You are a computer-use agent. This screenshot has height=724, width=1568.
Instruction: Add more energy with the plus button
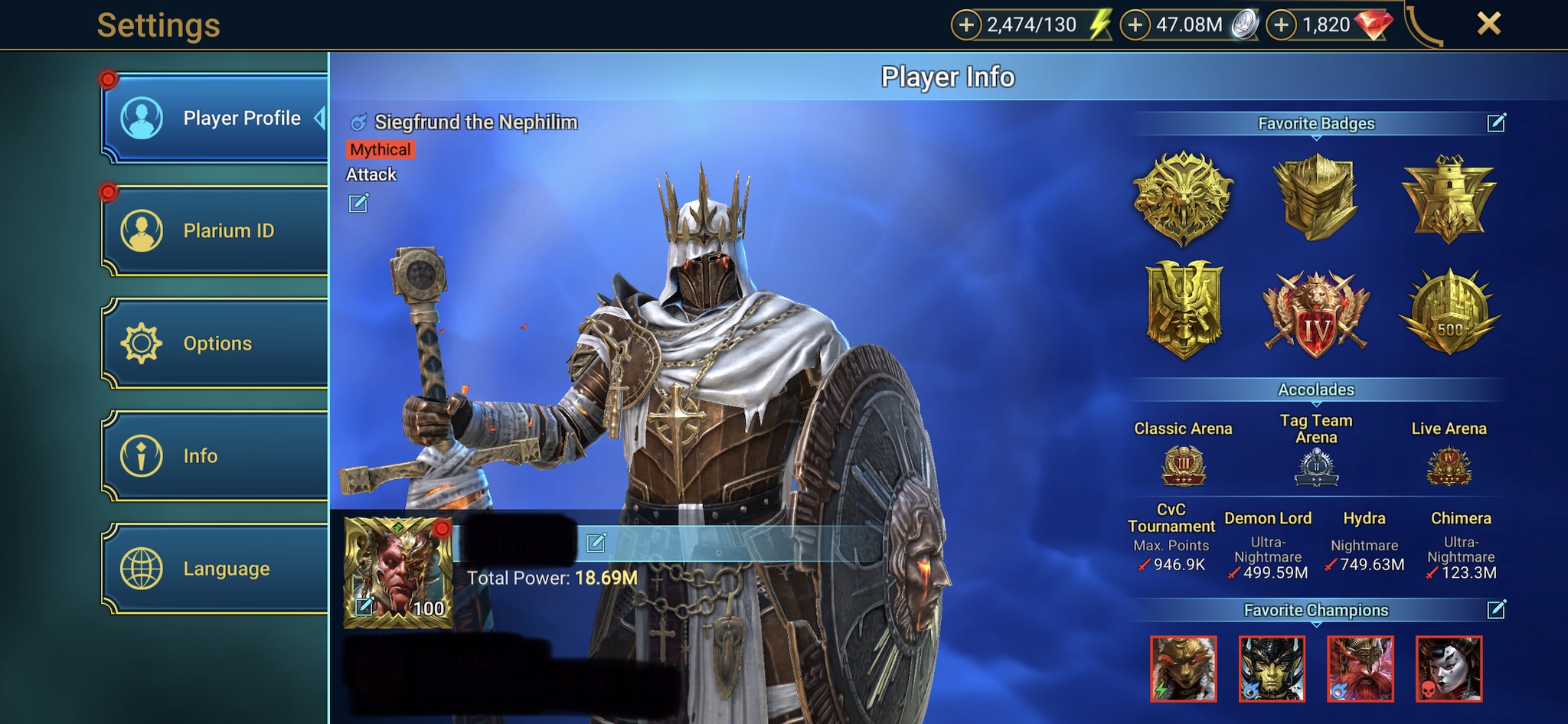966,25
